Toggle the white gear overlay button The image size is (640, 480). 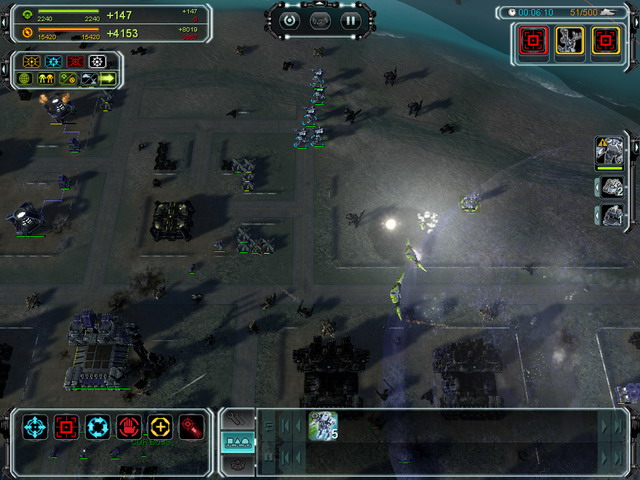(x=97, y=61)
